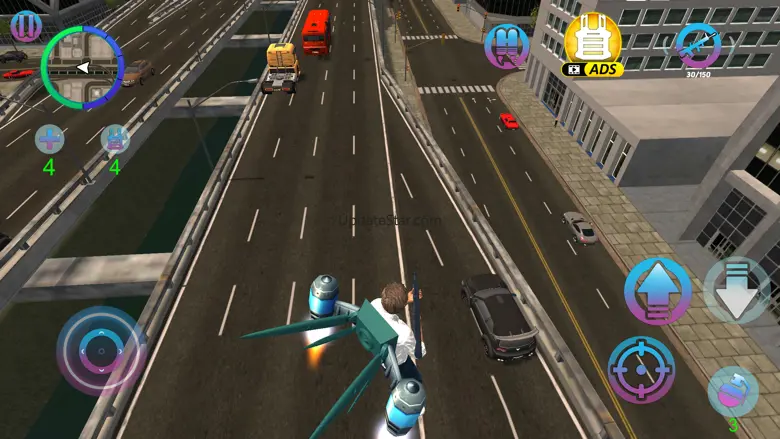This screenshot has height=439, width=780.
Task: Pause the game with the pause button
Action: (x=25, y=25)
